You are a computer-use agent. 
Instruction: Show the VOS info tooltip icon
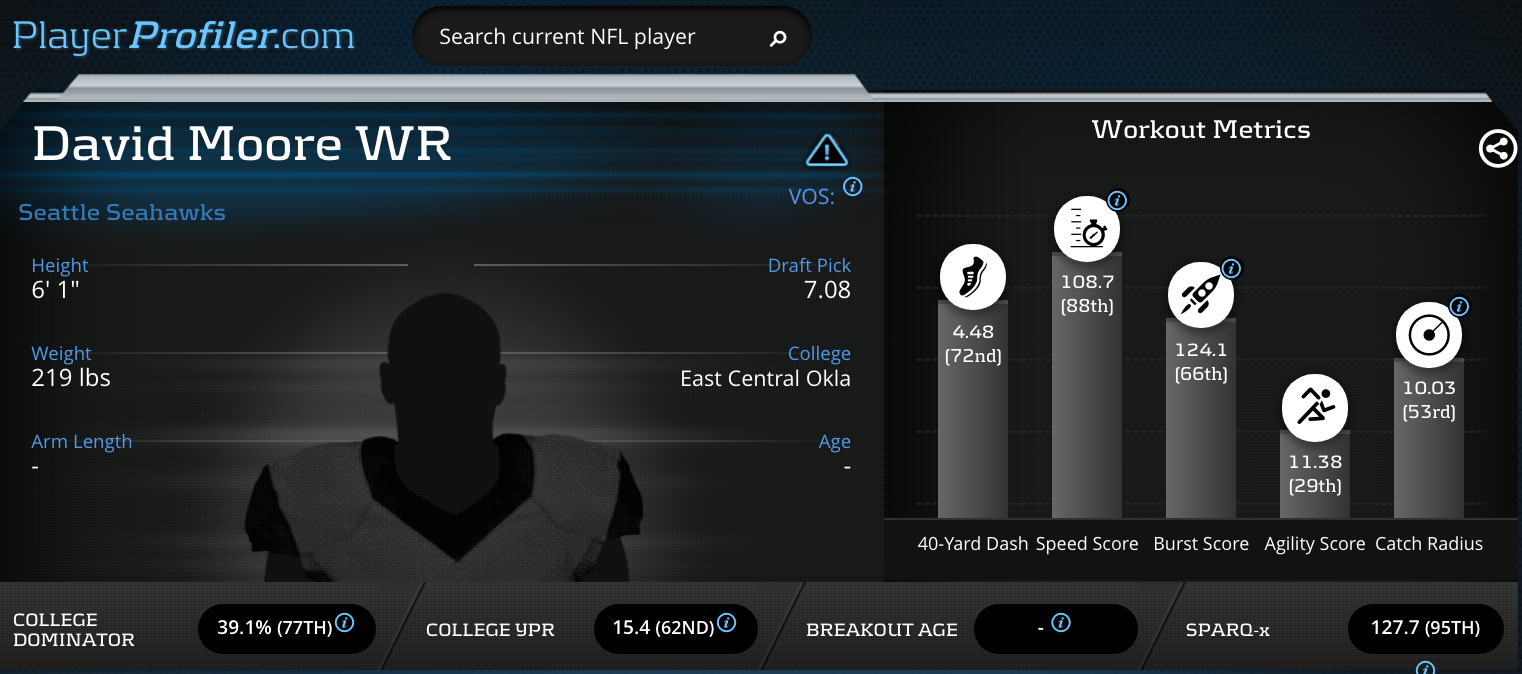(853, 186)
